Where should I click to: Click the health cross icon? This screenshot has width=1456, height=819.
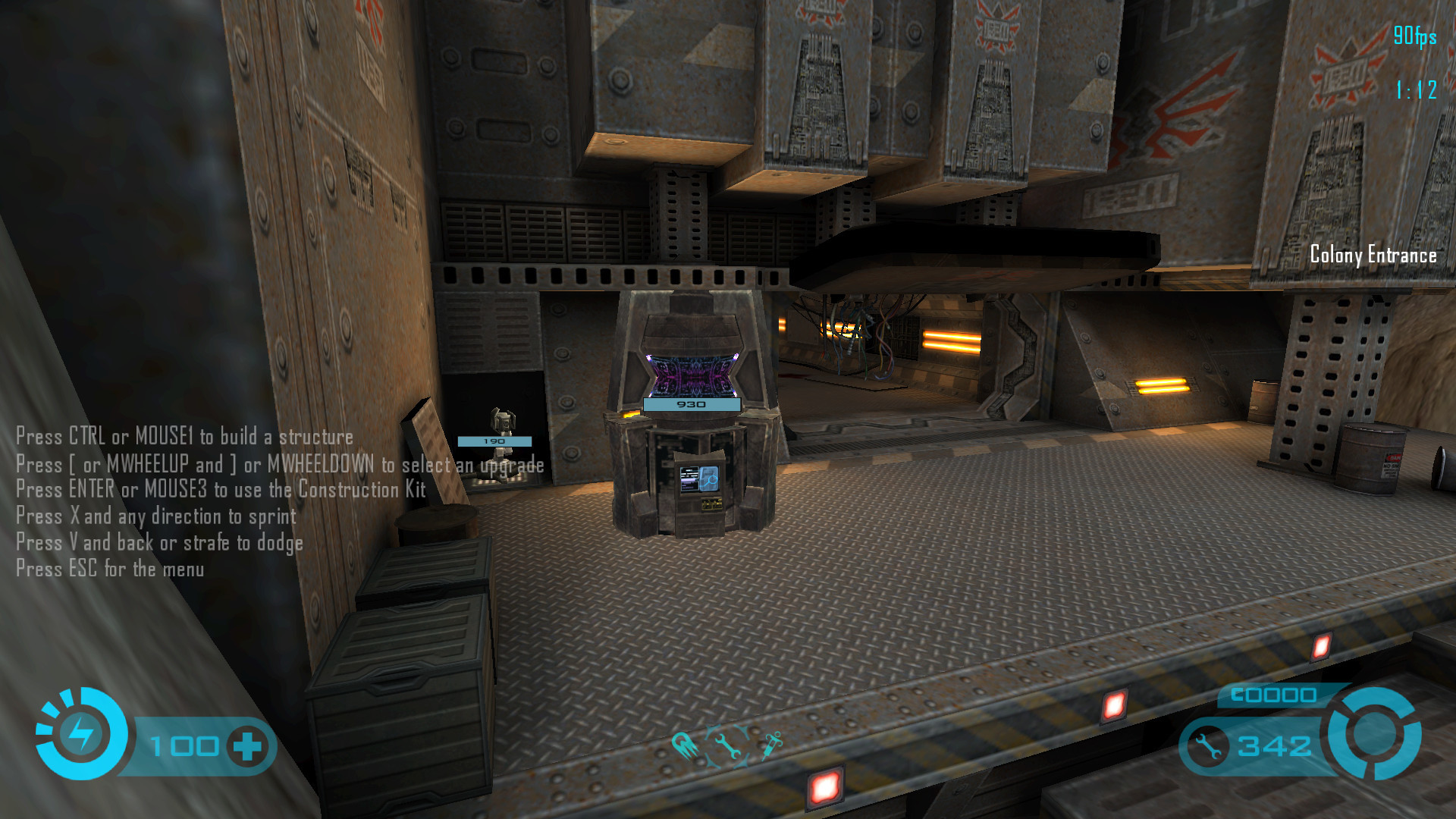coord(247,746)
